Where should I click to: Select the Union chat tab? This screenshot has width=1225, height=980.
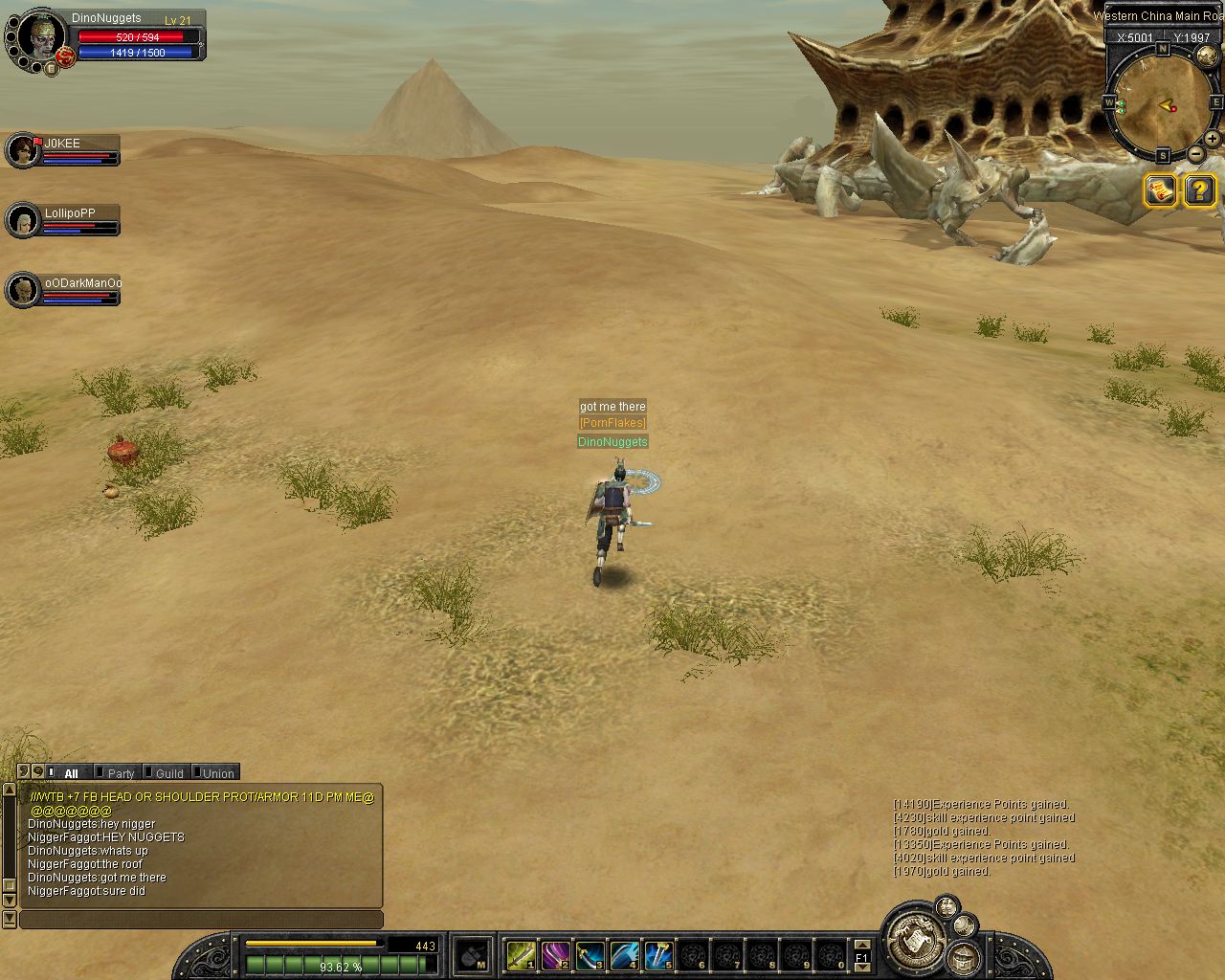click(x=217, y=773)
